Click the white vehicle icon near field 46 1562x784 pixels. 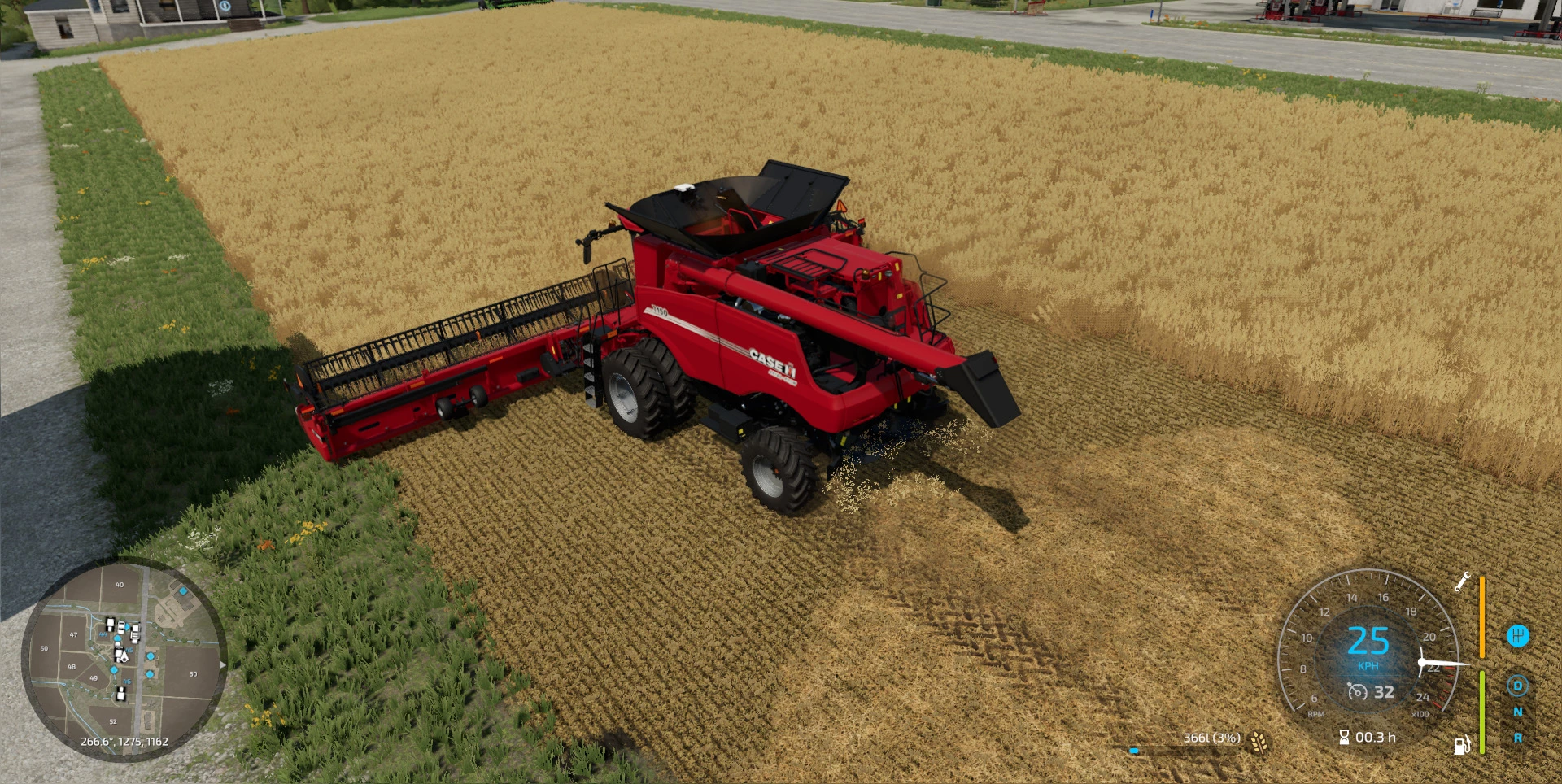[x=120, y=694]
